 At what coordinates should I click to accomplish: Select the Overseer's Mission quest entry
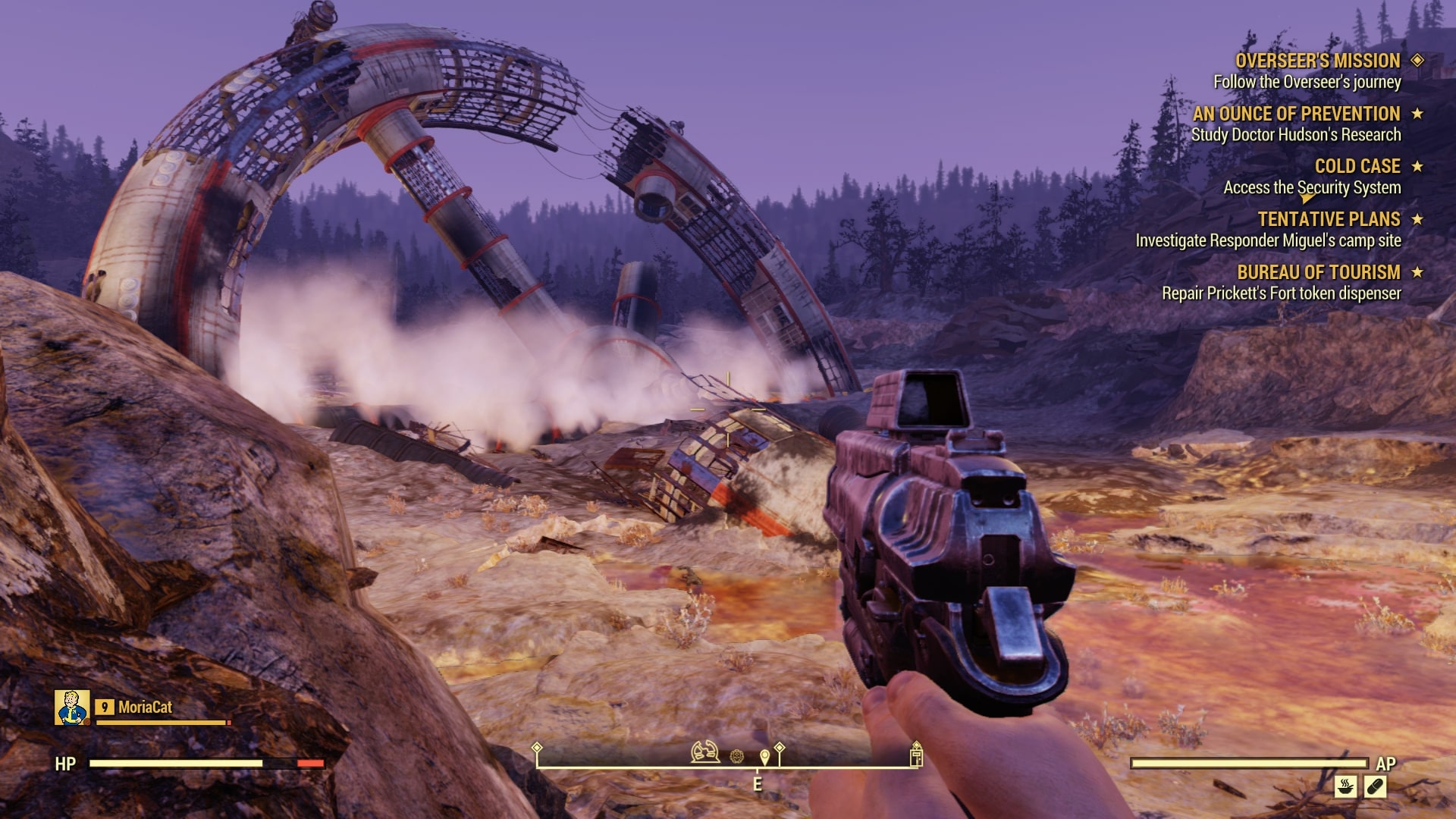click(x=1317, y=61)
